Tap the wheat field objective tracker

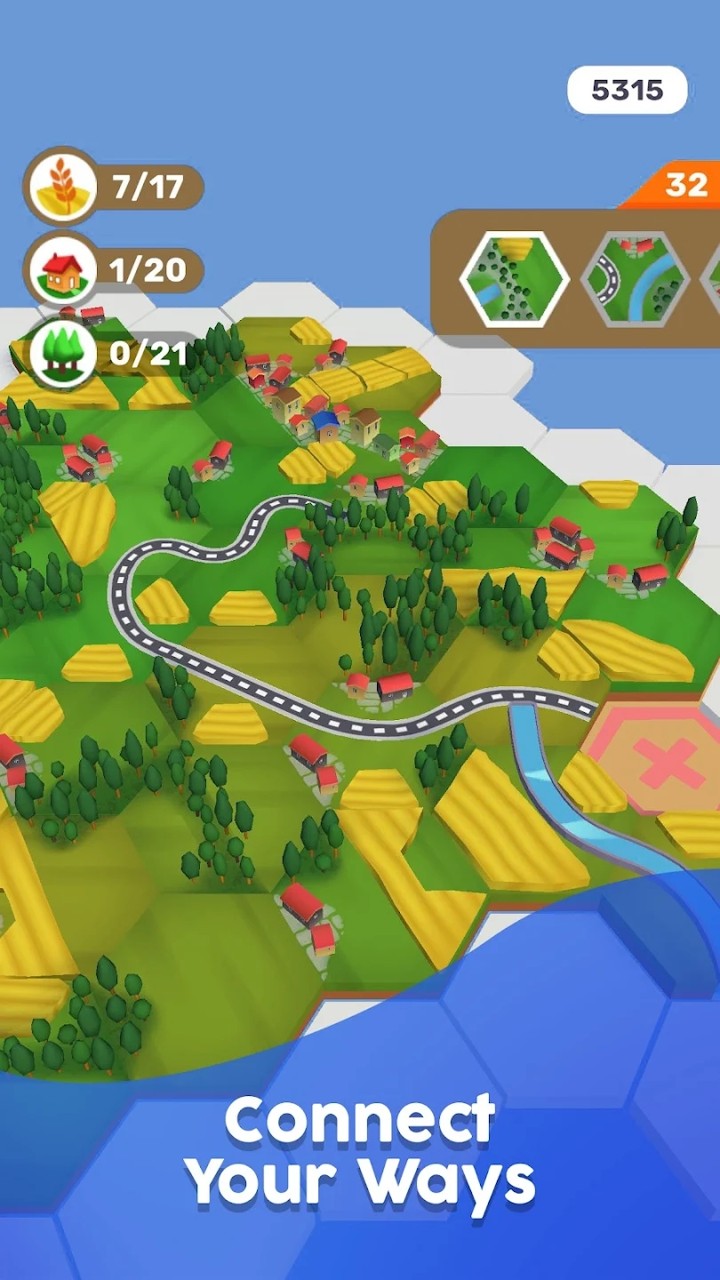[x=114, y=187]
